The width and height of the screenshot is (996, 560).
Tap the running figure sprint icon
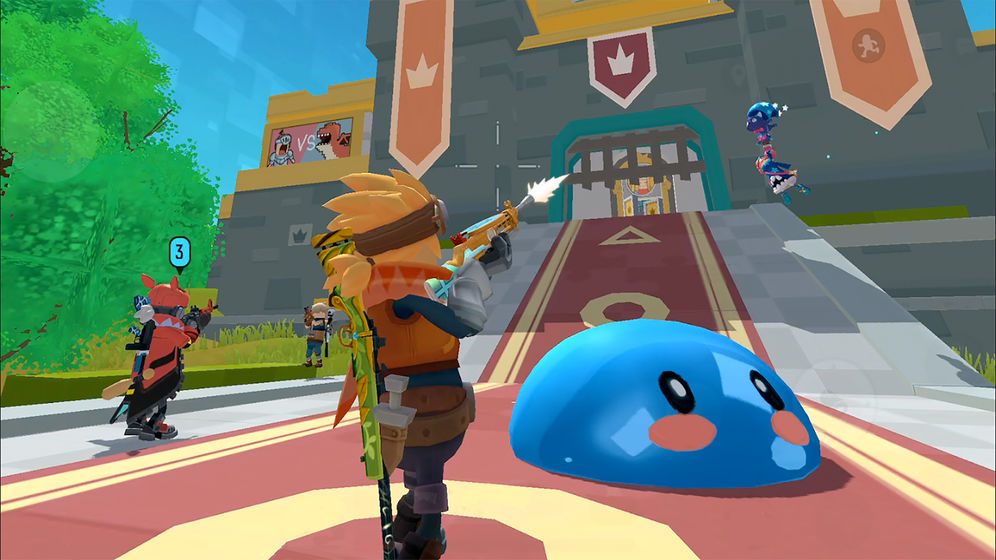(x=866, y=45)
